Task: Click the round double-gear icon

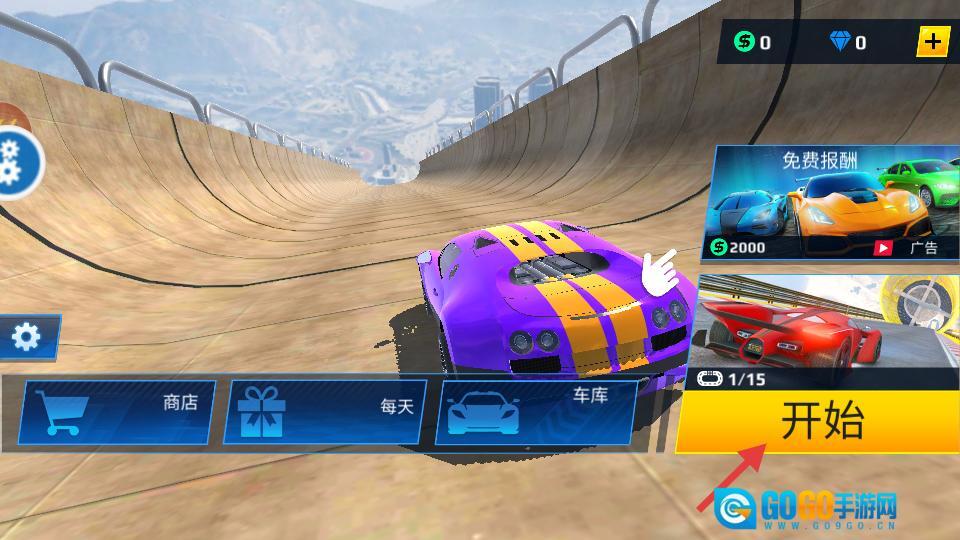Action: [12, 163]
